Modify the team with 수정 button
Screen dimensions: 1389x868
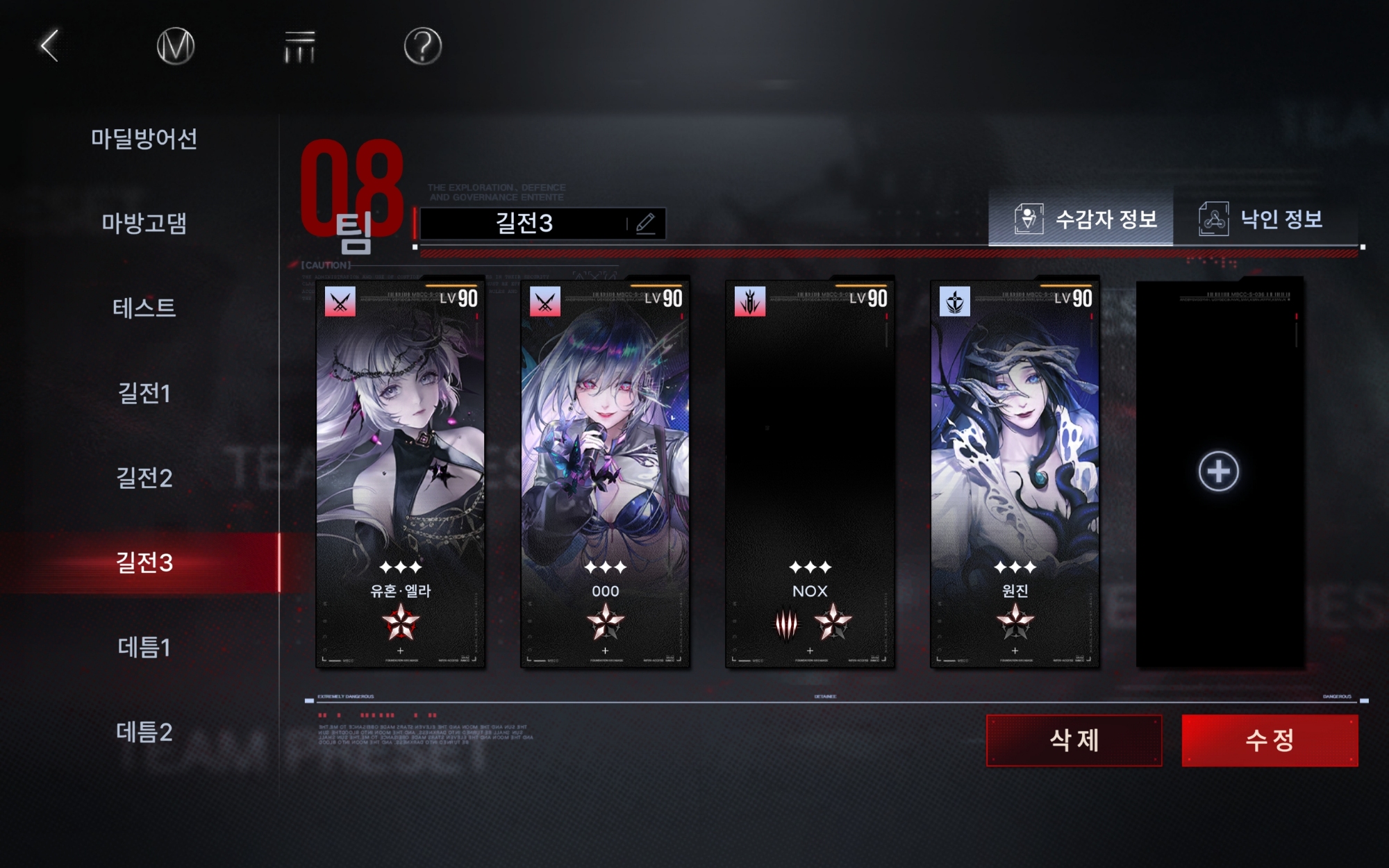[1270, 740]
